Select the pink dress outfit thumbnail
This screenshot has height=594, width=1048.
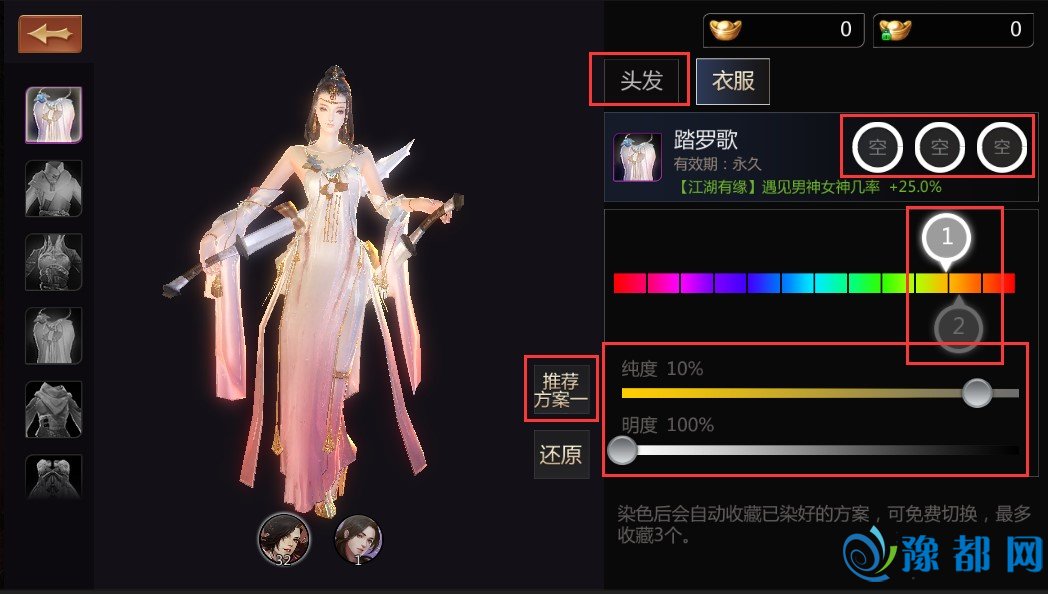pos(53,115)
